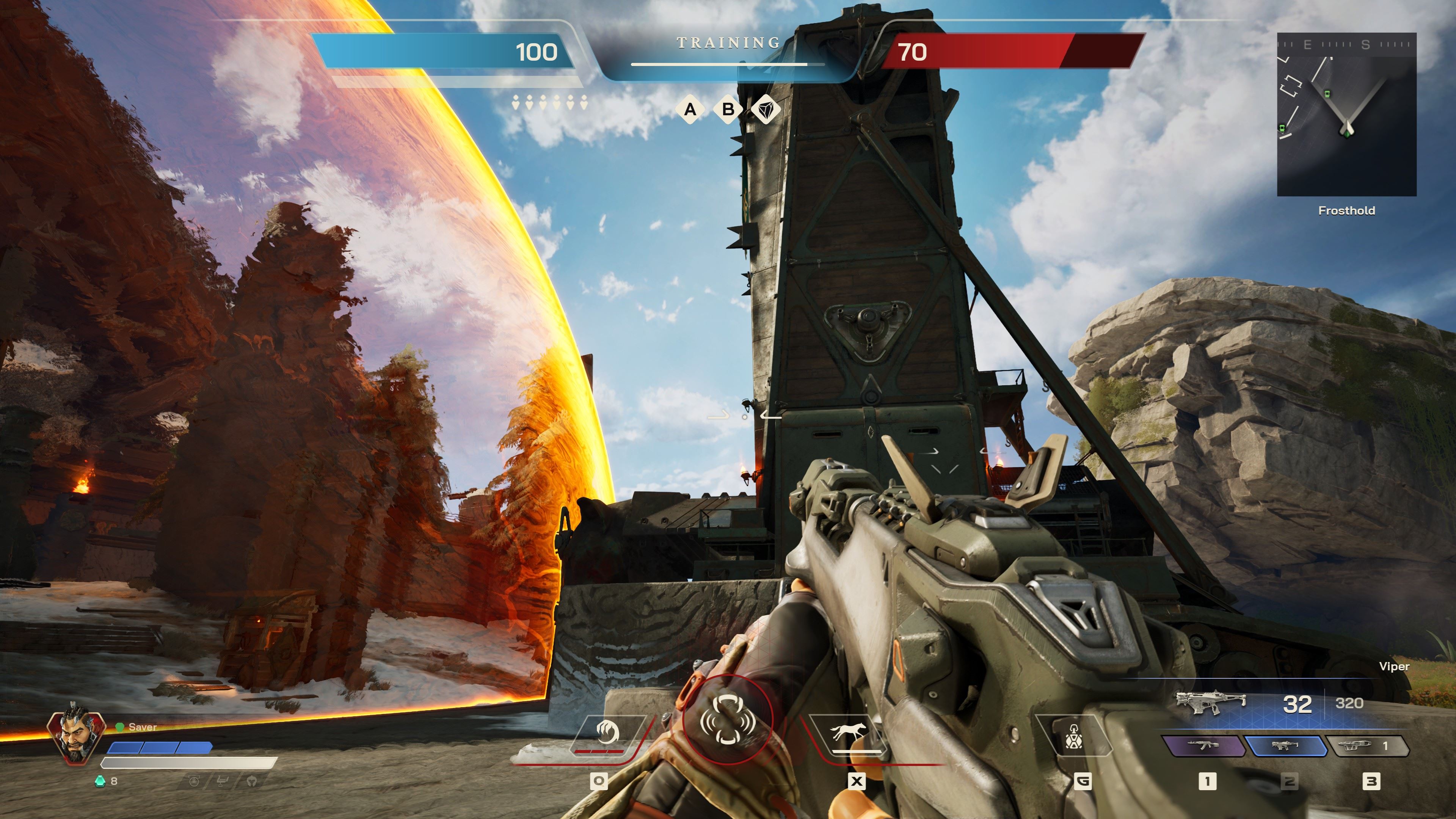The width and height of the screenshot is (1456, 819).
Task: Select the A objective marker
Action: point(690,109)
